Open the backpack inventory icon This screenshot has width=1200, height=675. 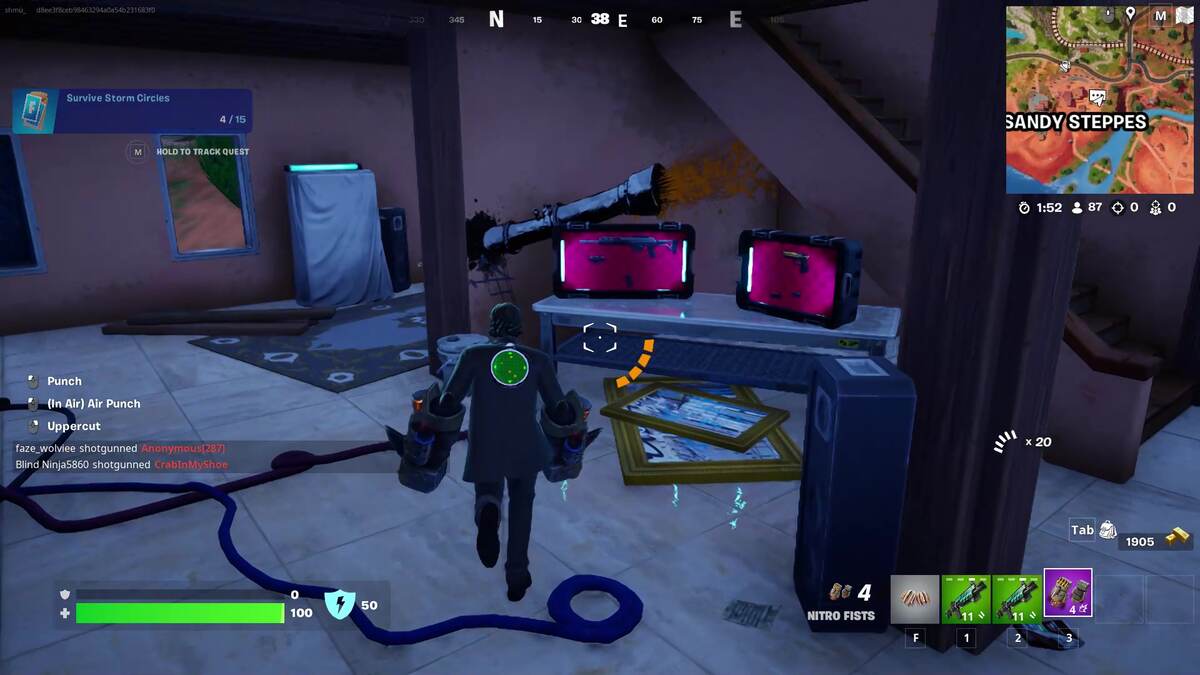pos(1108,530)
